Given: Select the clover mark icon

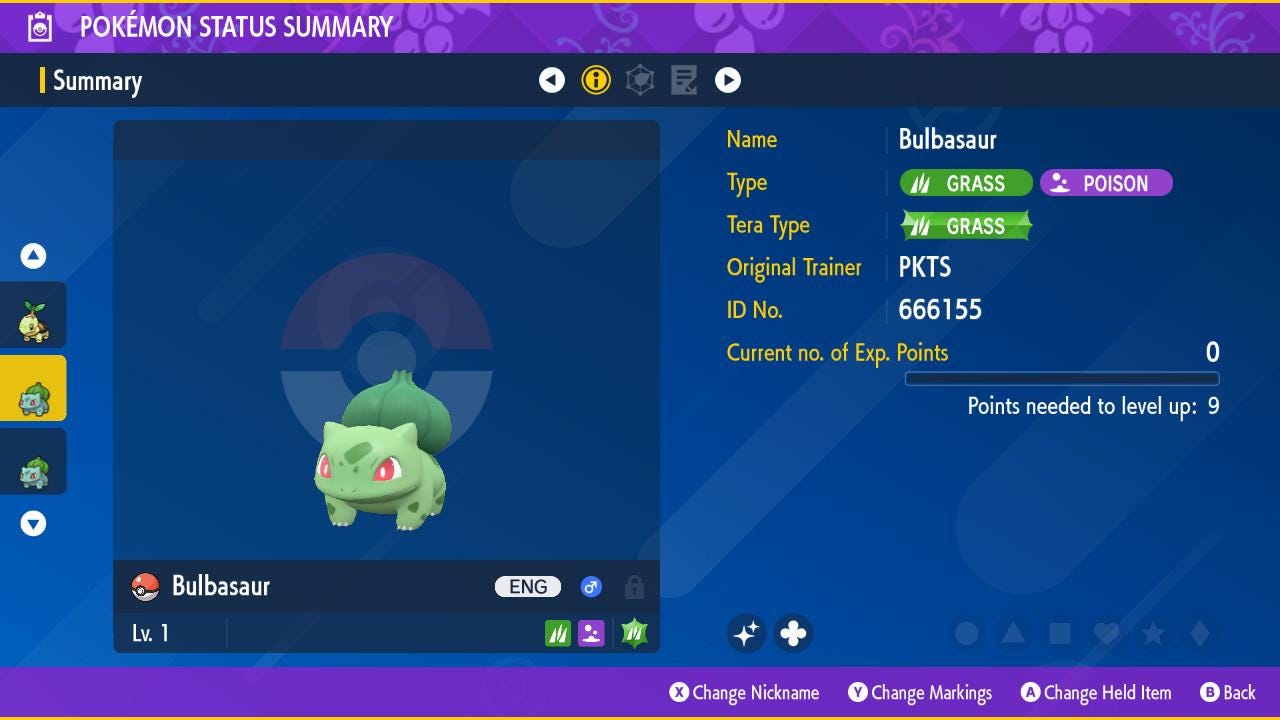Looking at the screenshot, I should pos(793,633).
